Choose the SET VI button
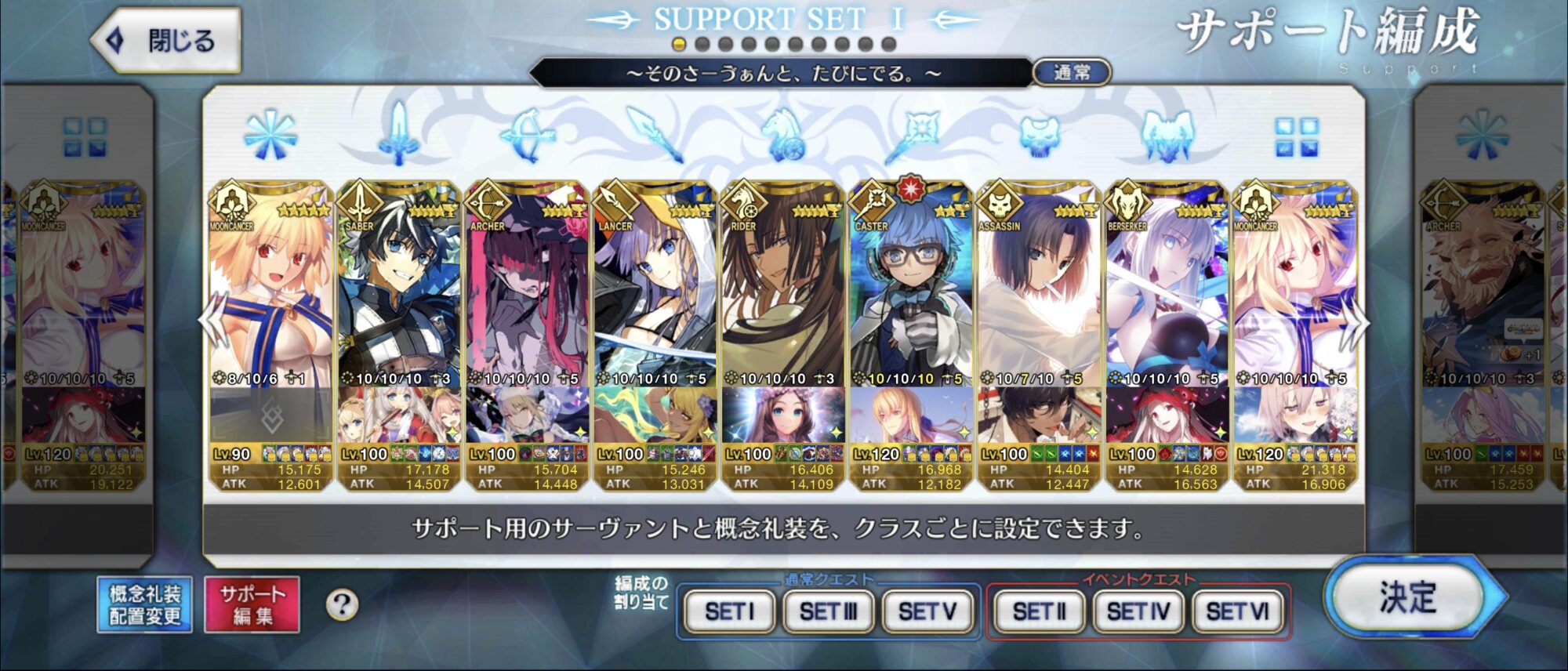 [1237, 611]
